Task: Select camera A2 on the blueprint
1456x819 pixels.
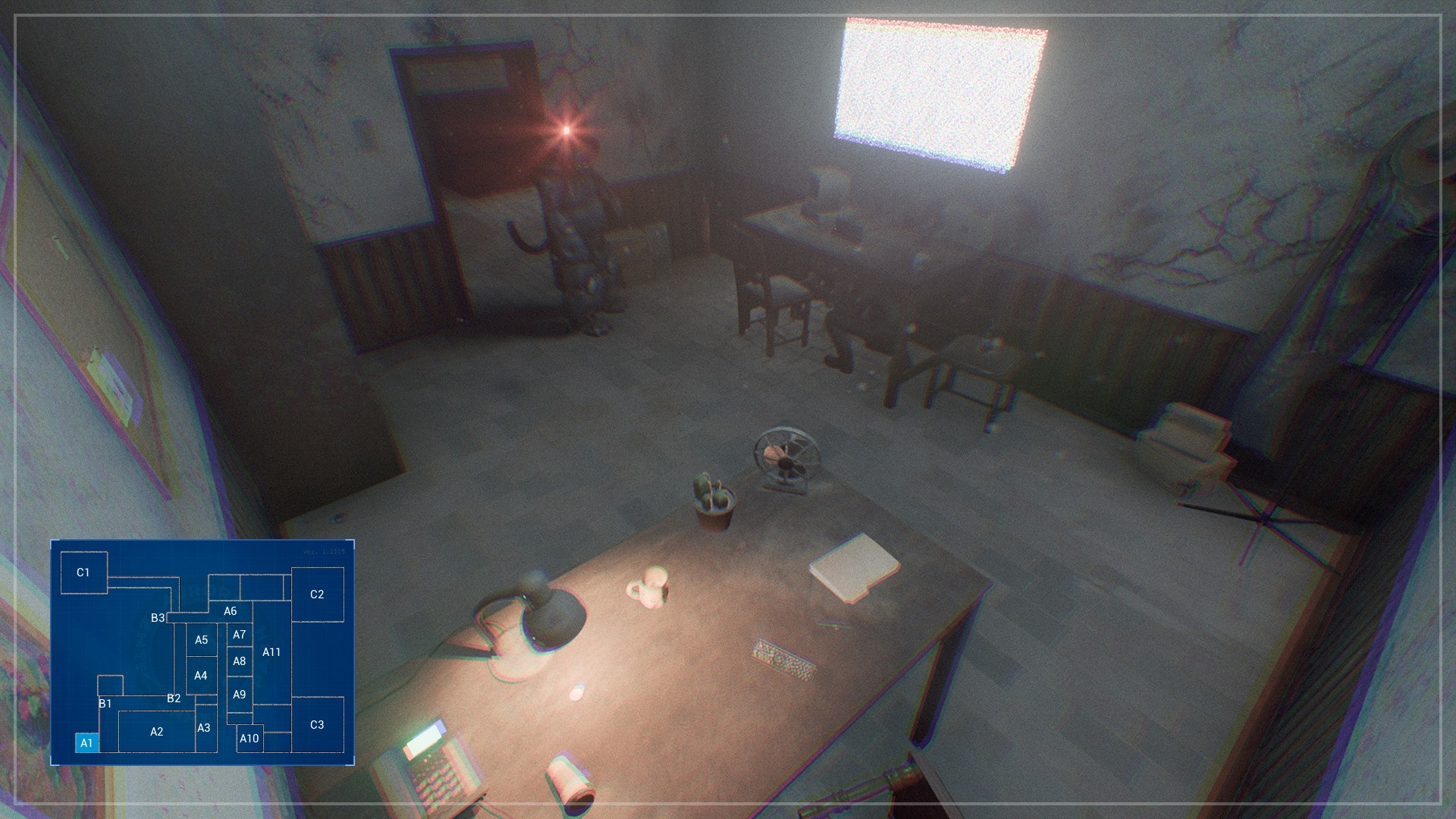Action: (x=156, y=732)
